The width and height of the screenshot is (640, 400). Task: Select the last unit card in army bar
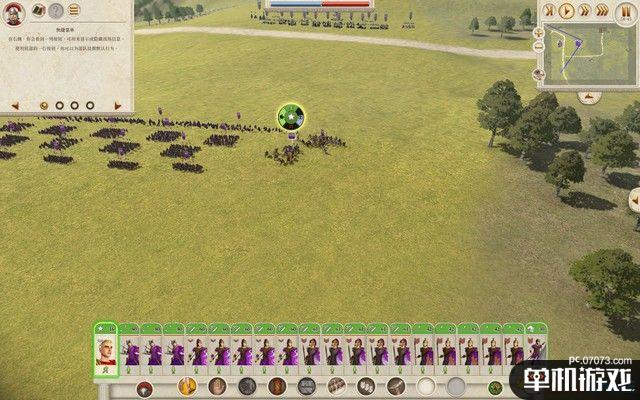[537, 350]
